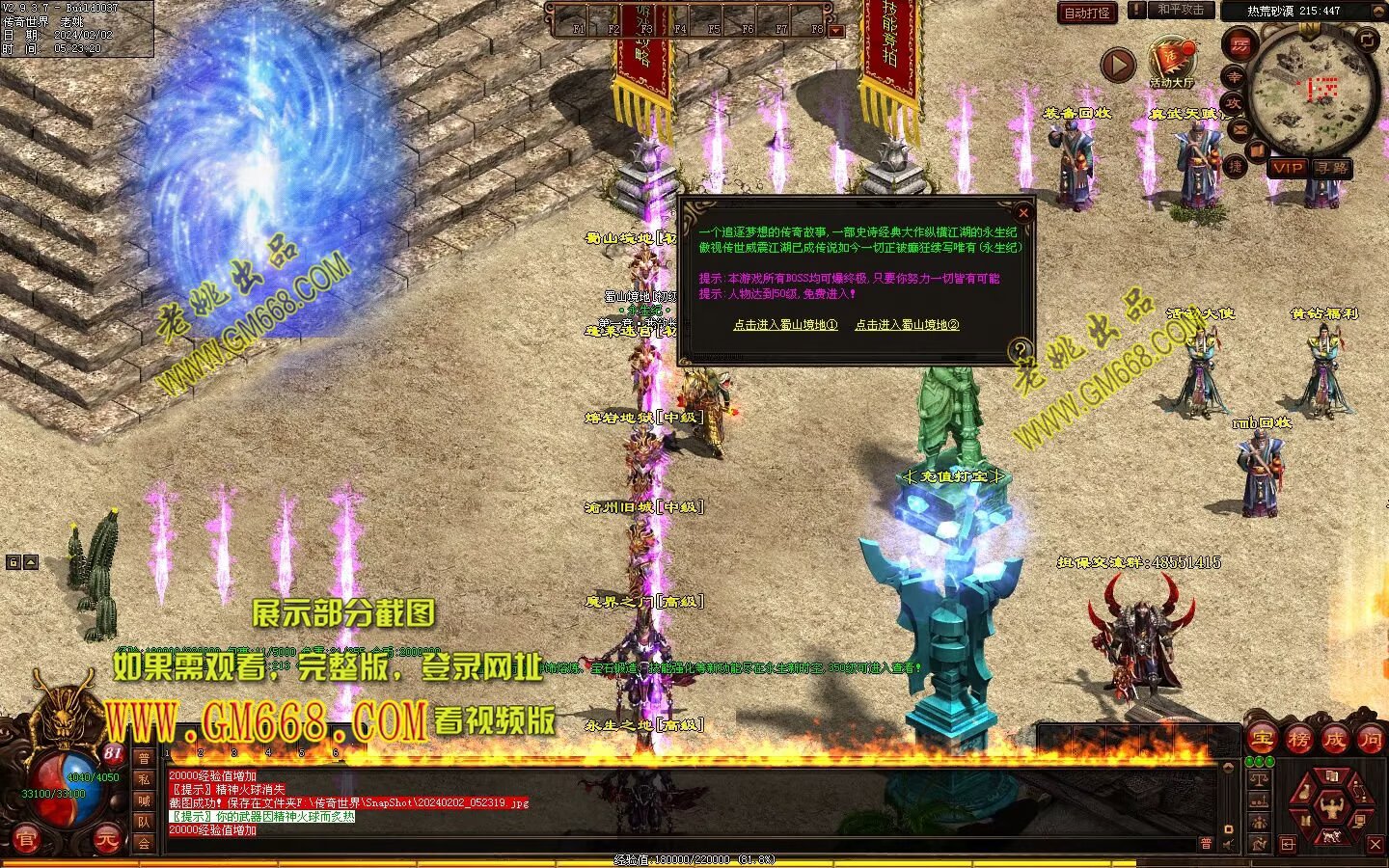Show the 榜 rankings
Screen dimensions: 1389x868
1298,740
